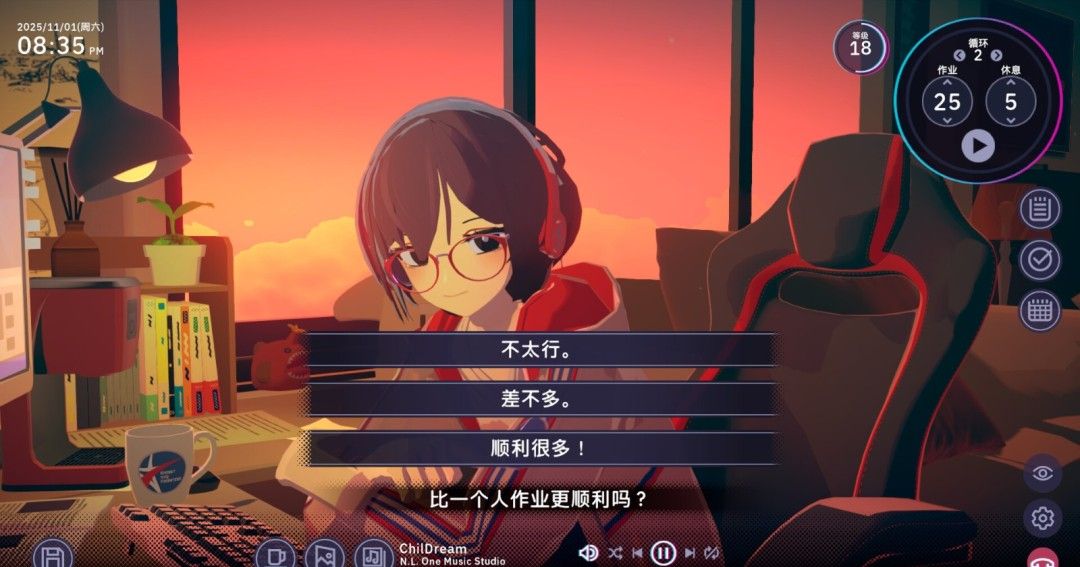Toggle interface visibility with the eye icon

click(x=1042, y=473)
